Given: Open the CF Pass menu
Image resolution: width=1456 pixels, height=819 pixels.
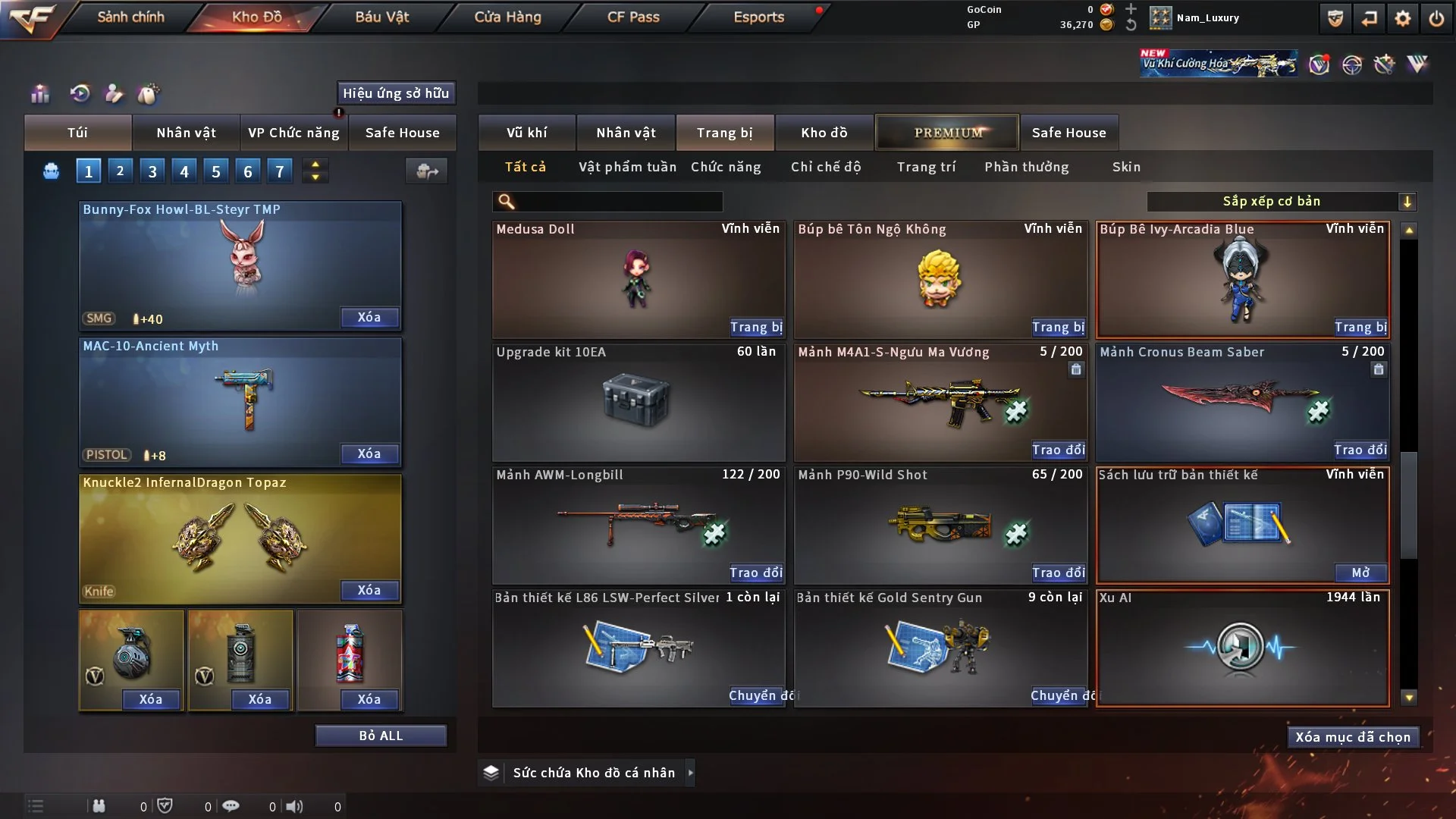Looking at the screenshot, I should [633, 17].
